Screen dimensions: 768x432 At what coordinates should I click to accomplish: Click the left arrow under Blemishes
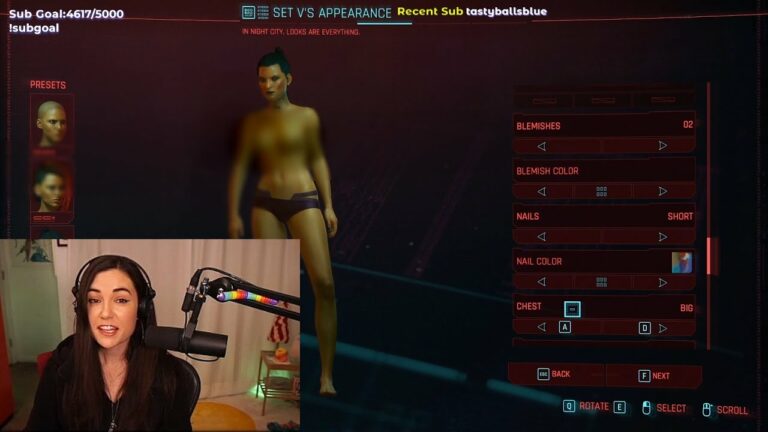[541, 145]
